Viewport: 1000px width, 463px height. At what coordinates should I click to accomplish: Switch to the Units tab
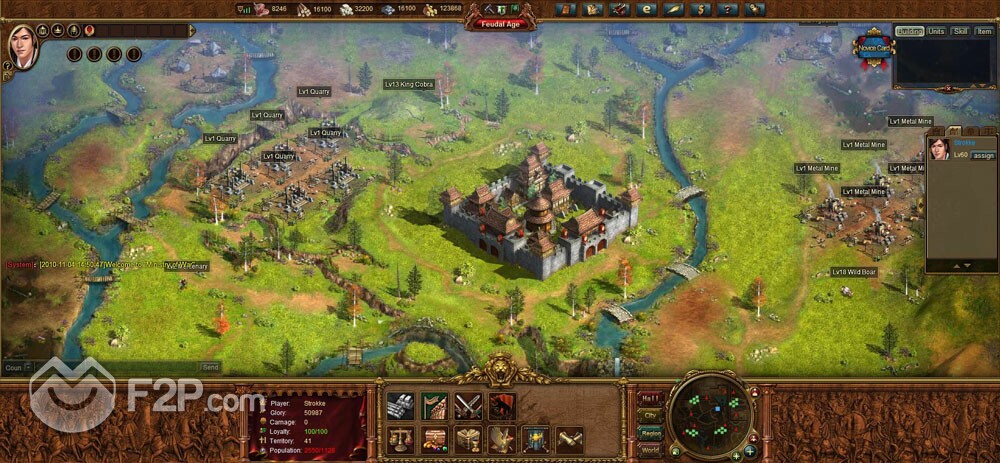tap(936, 32)
